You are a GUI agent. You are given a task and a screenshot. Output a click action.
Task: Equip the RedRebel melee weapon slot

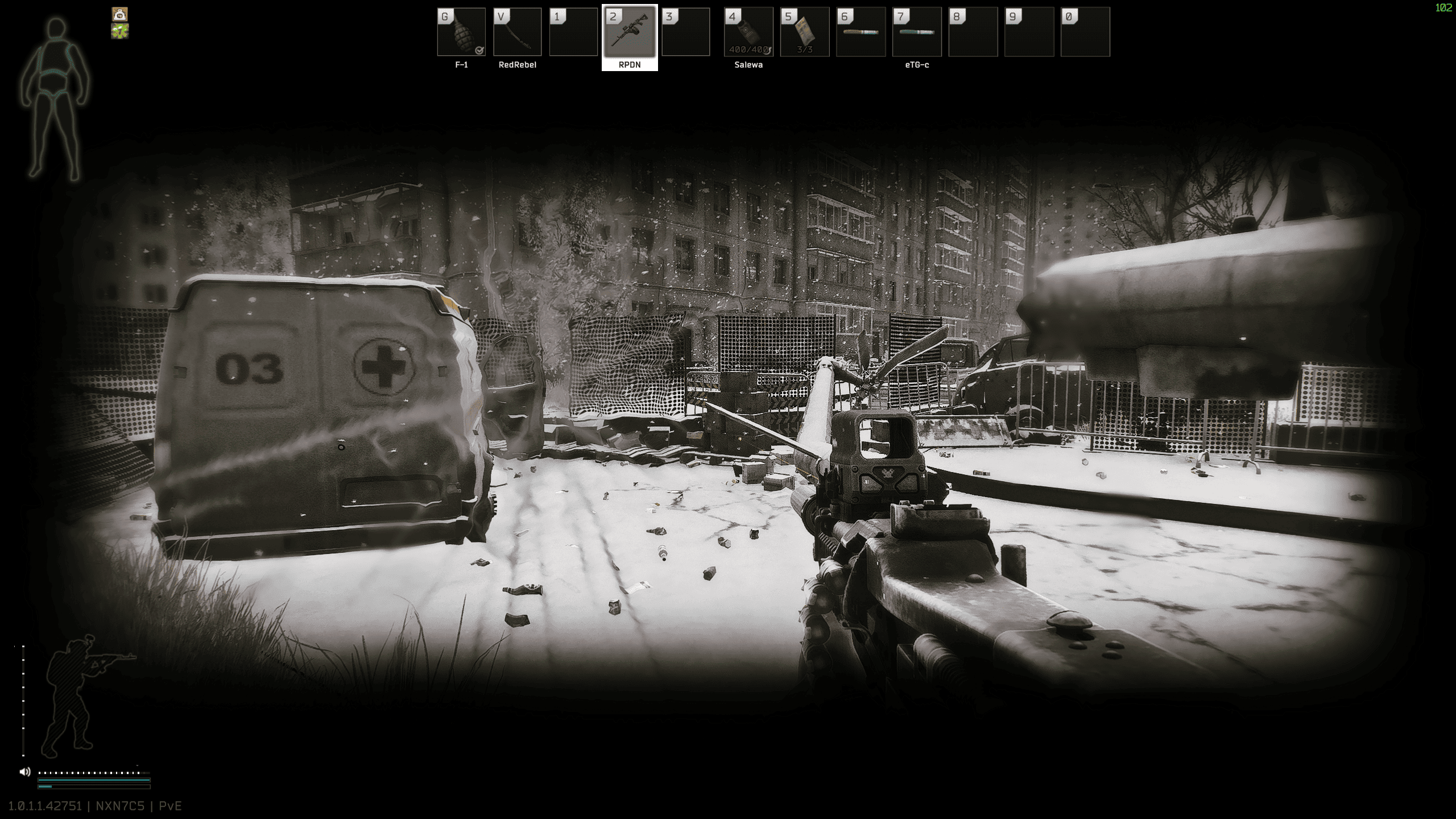517,32
